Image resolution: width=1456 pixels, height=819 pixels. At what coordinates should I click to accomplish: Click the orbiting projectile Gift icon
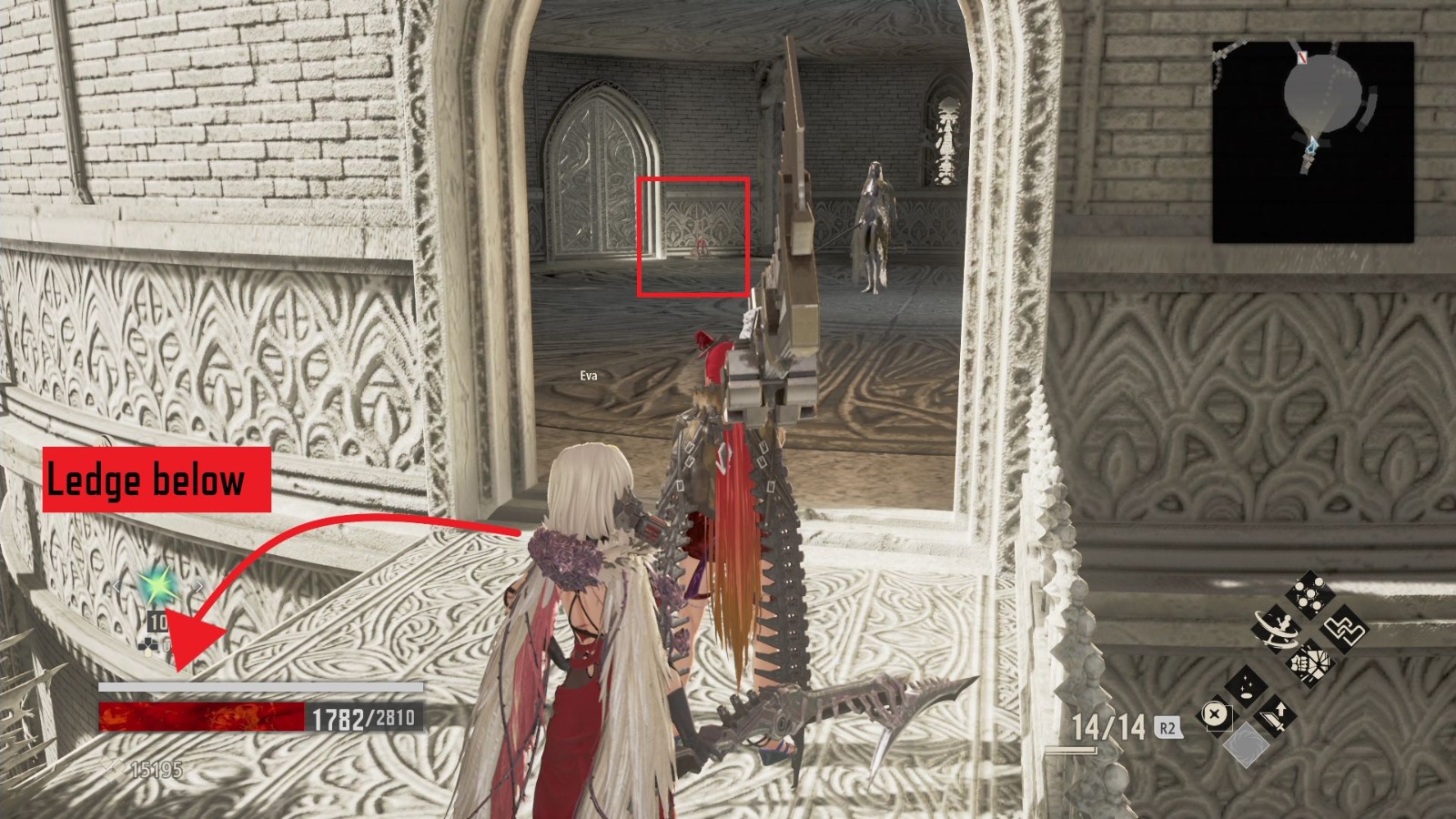[1276, 627]
